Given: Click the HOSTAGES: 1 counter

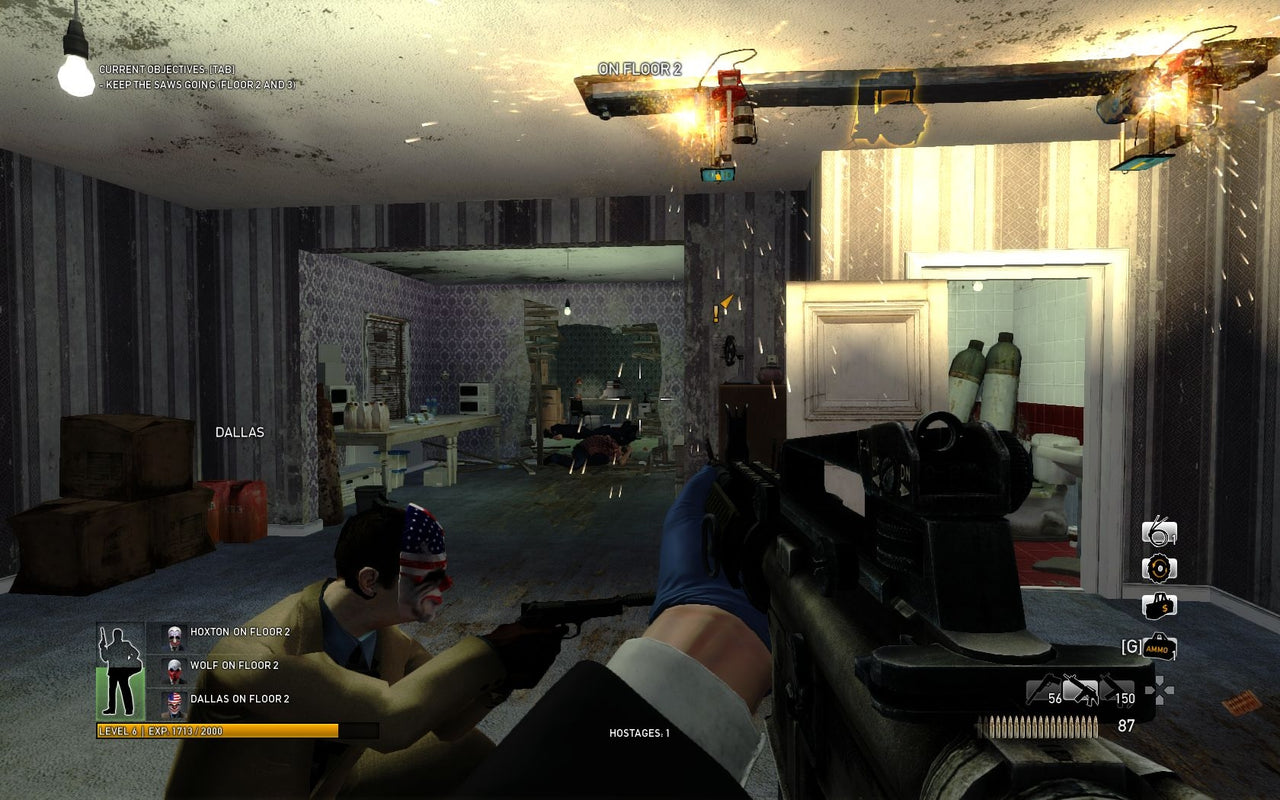Looking at the screenshot, I should click(639, 733).
